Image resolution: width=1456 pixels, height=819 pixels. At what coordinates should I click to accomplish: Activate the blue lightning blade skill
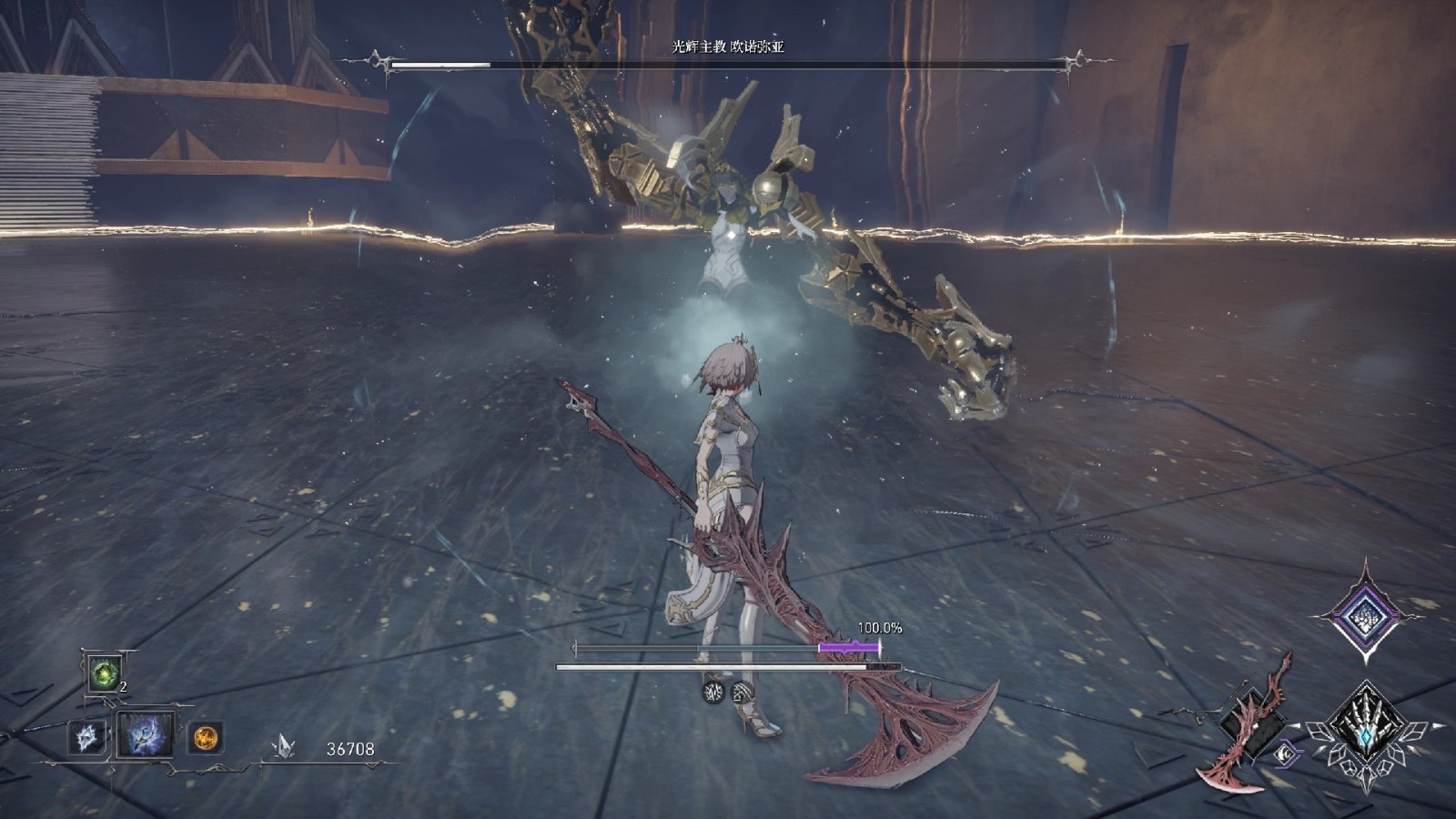pyautogui.click(x=146, y=735)
